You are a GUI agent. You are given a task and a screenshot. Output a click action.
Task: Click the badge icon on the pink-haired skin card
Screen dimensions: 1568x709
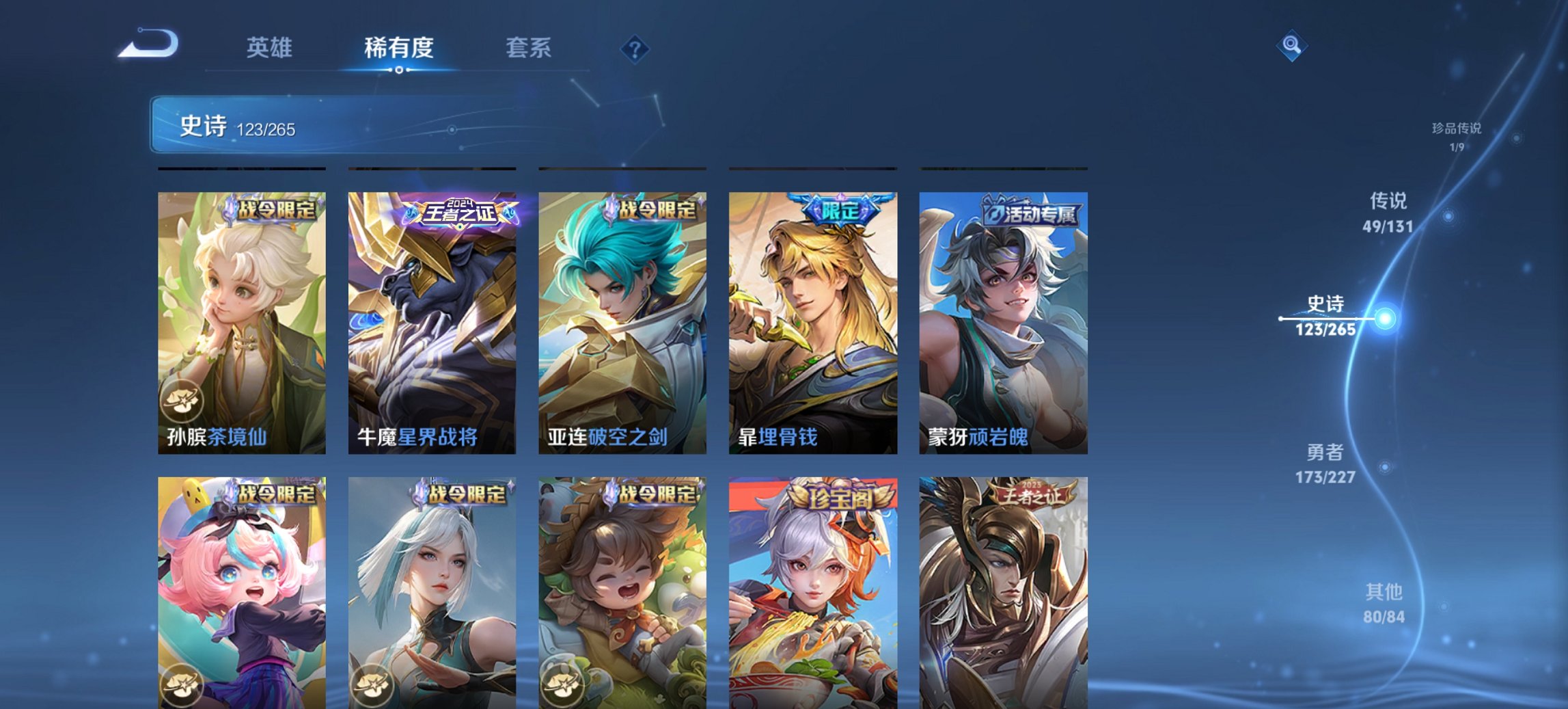point(181,686)
